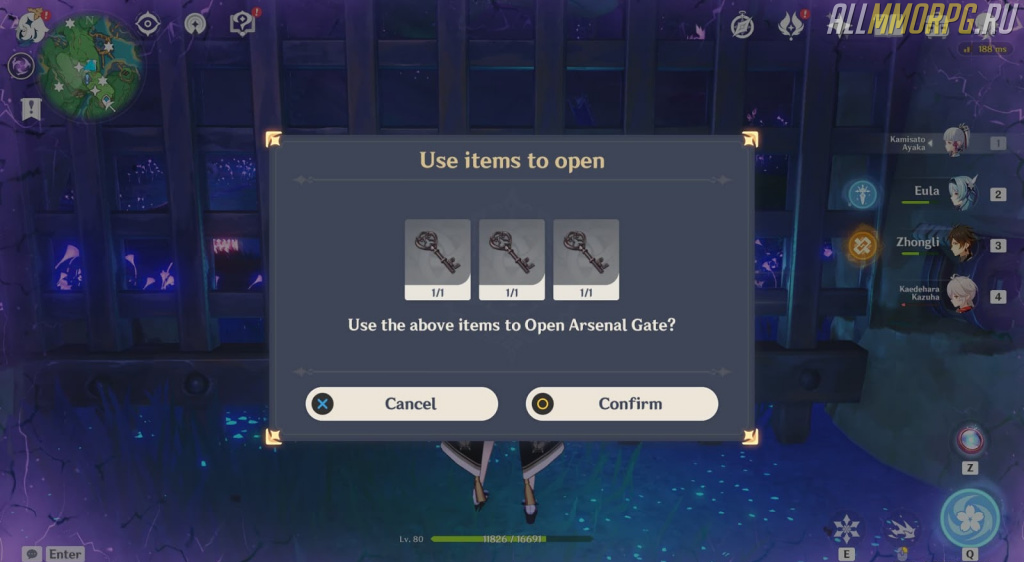Open the signal-tower icon beside elemental sight
This screenshot has height=562, width=1024.
(x=195, y=24)
